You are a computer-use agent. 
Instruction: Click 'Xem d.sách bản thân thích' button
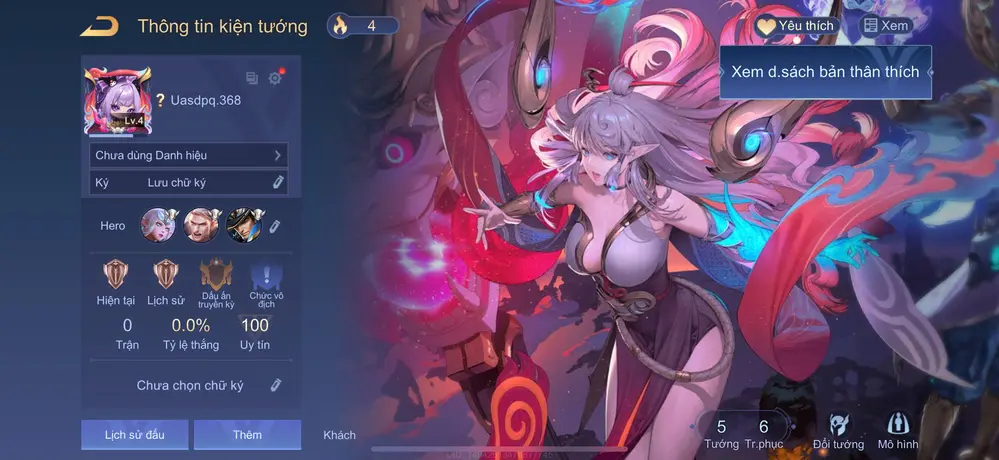coord(825,72)
